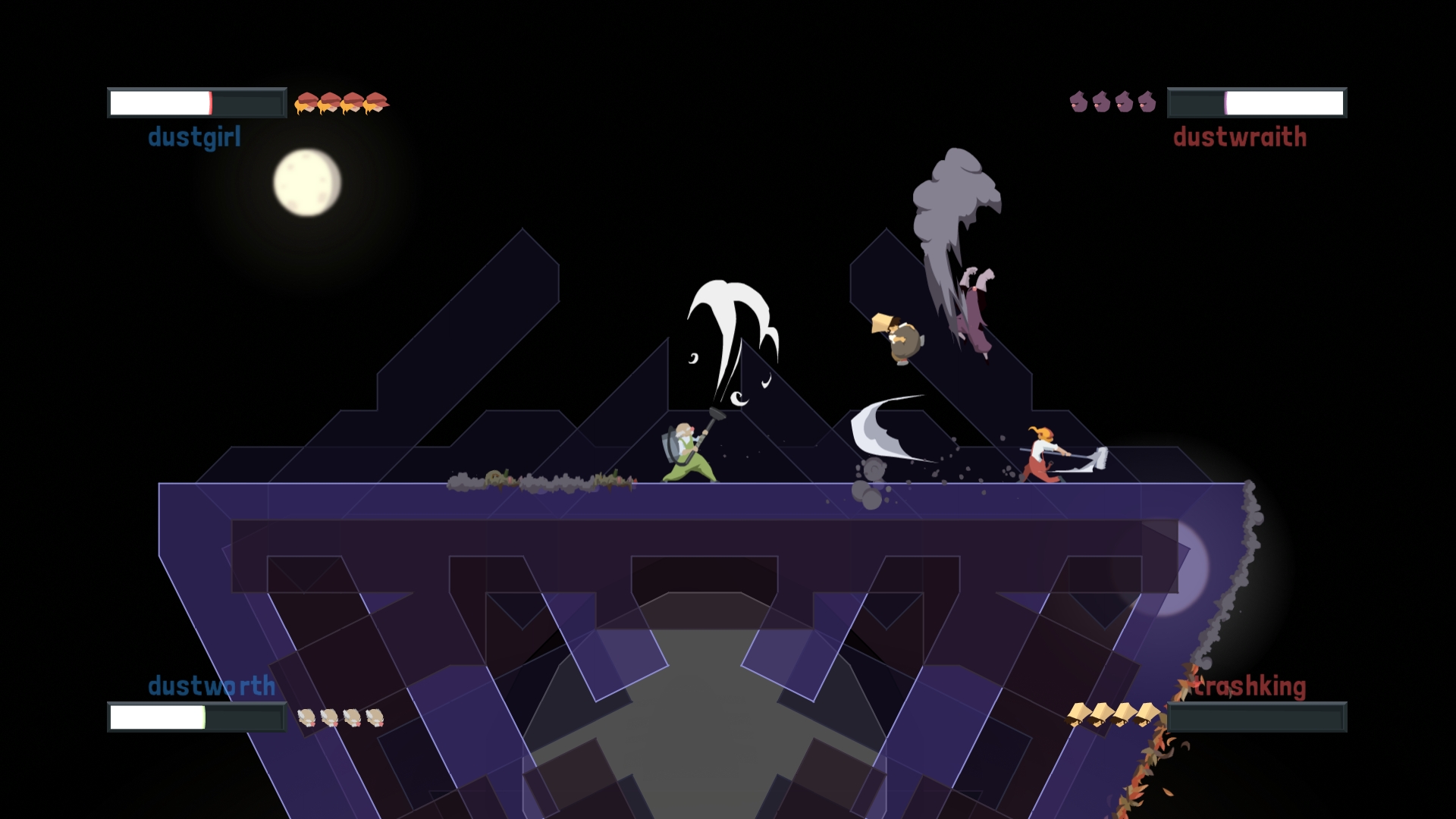Image resolution: width=1456 pixels, height=819 pixels.
Task: Click the dustgirl player name label
Action: (194, 137)
